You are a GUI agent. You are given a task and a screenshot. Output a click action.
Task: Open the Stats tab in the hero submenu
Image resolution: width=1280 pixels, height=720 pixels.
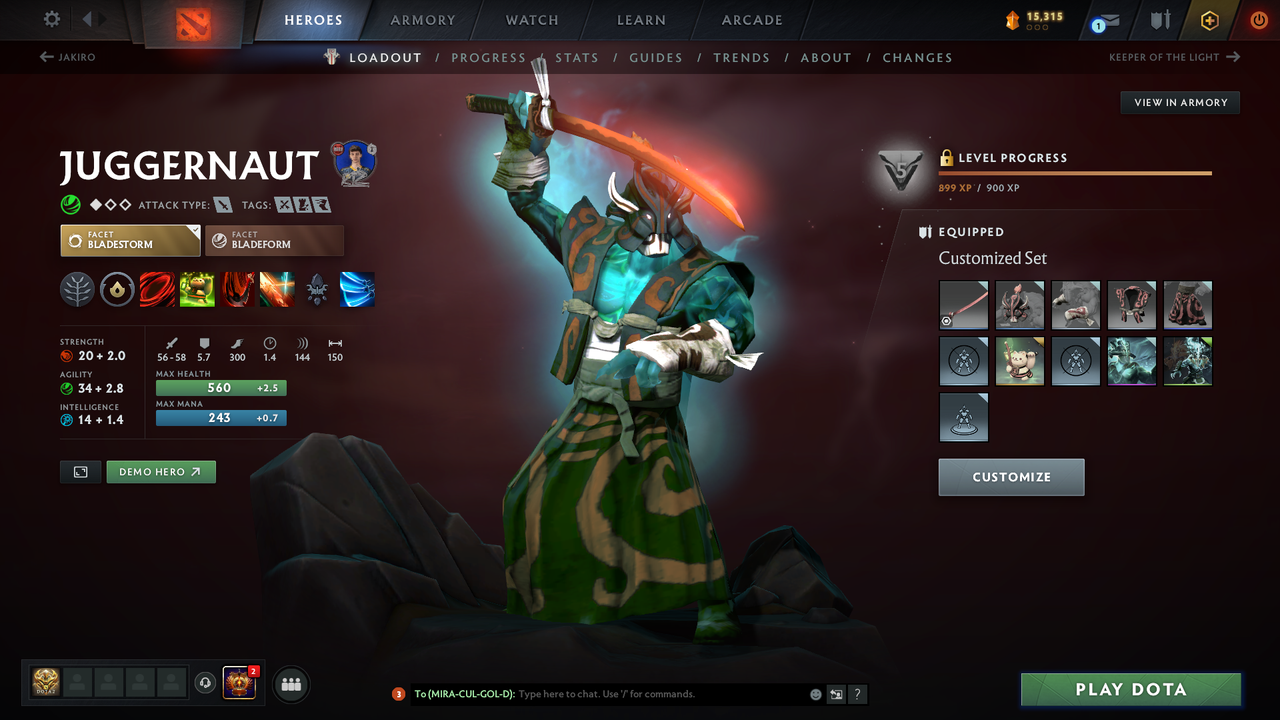577,57
